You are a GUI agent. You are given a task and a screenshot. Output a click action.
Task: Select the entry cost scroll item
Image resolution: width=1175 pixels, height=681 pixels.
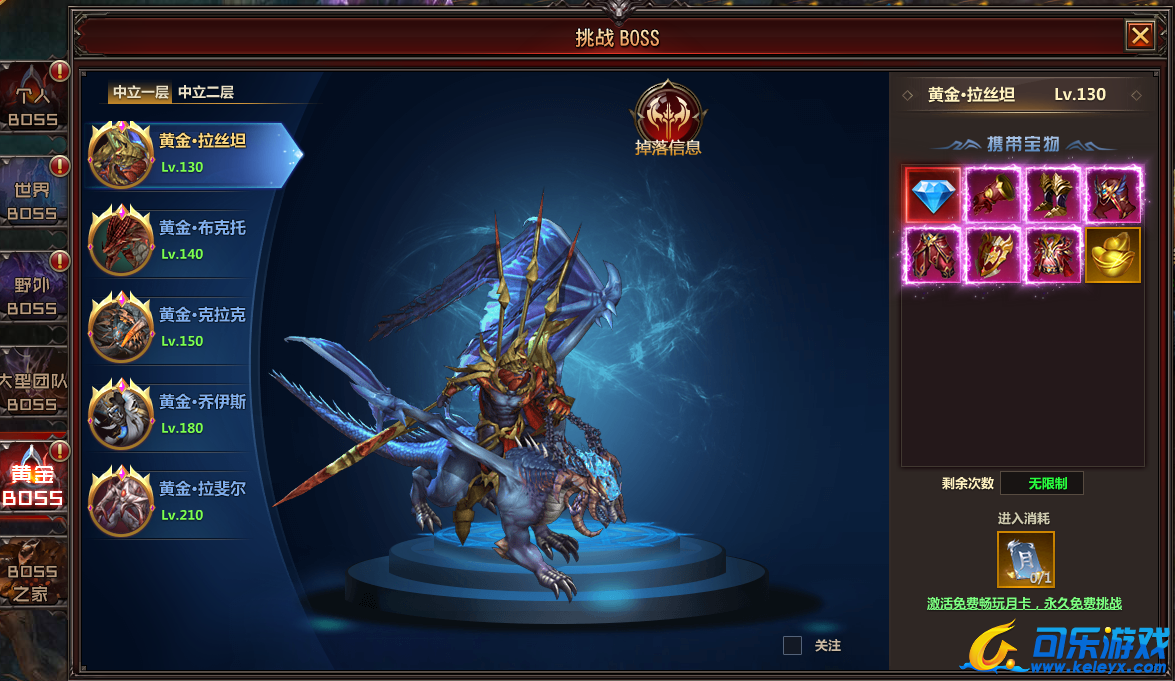1025,559
